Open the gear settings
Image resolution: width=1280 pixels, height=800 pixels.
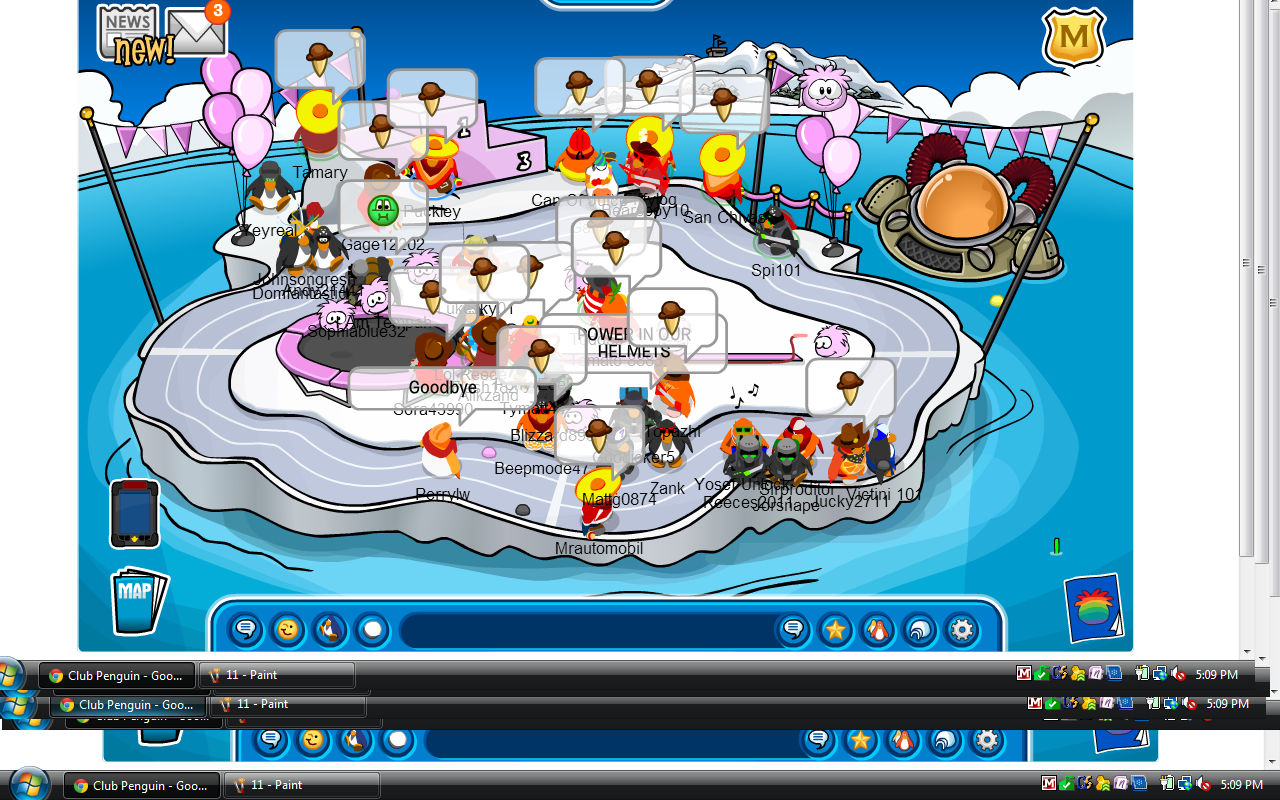(x=961, y=630)
